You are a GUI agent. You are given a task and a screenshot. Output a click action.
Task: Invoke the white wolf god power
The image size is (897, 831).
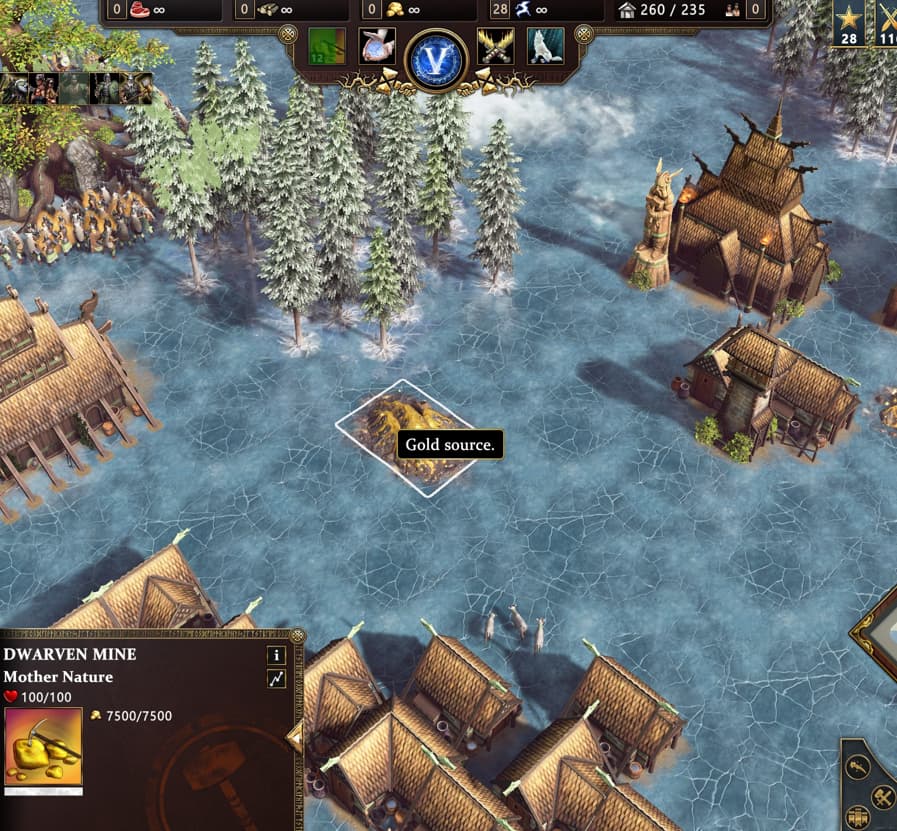pos(545,46)
